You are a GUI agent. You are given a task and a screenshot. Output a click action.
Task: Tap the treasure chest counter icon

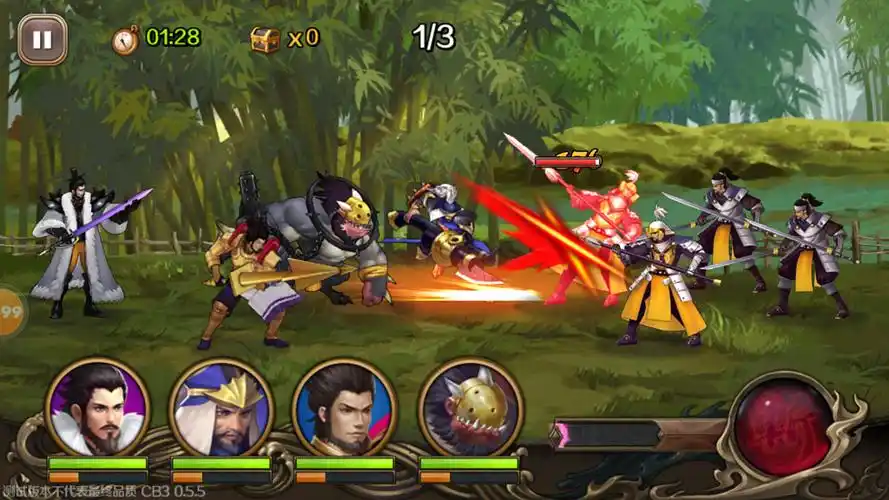pos(264,39)
